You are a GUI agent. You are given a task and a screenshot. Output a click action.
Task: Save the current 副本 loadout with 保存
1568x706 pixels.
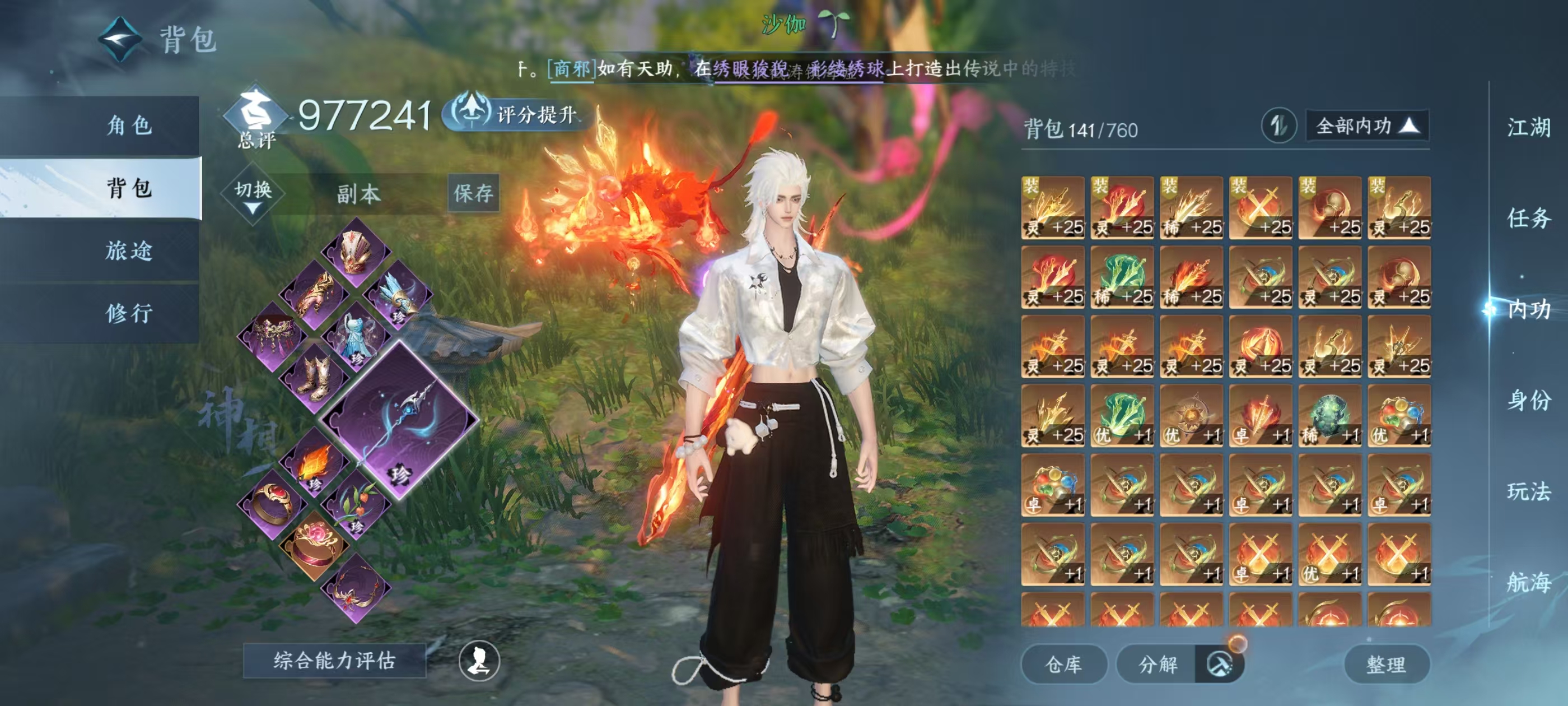click(473, 193)
